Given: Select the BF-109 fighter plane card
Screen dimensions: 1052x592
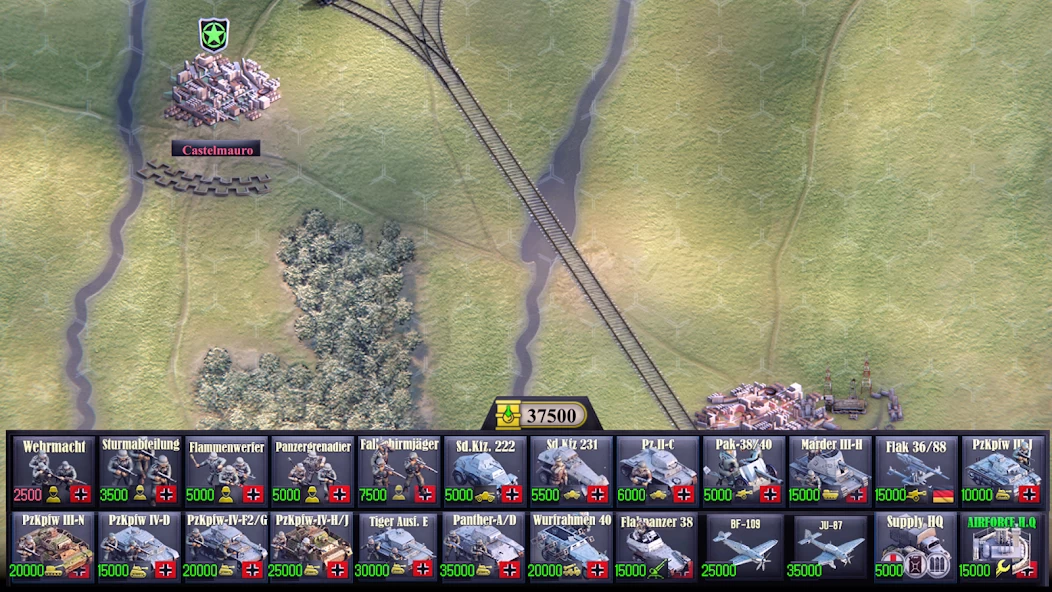Looking at the screenshot, I should [x=743, y=547].
